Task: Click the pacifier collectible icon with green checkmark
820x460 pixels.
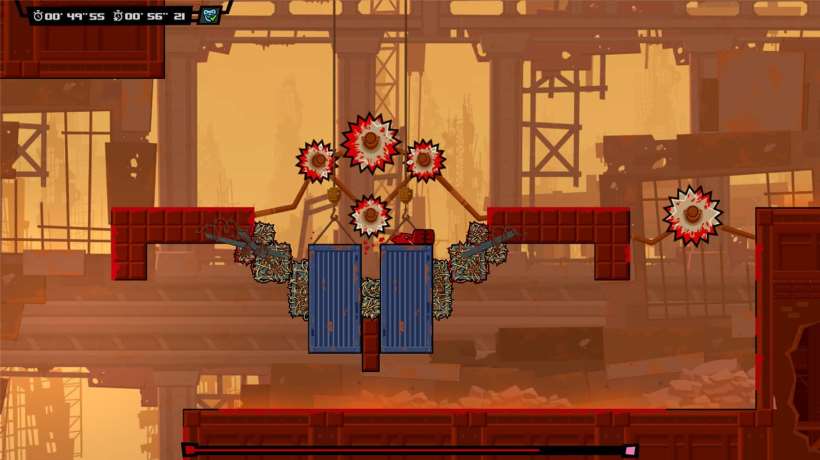Action: [210, 15]
